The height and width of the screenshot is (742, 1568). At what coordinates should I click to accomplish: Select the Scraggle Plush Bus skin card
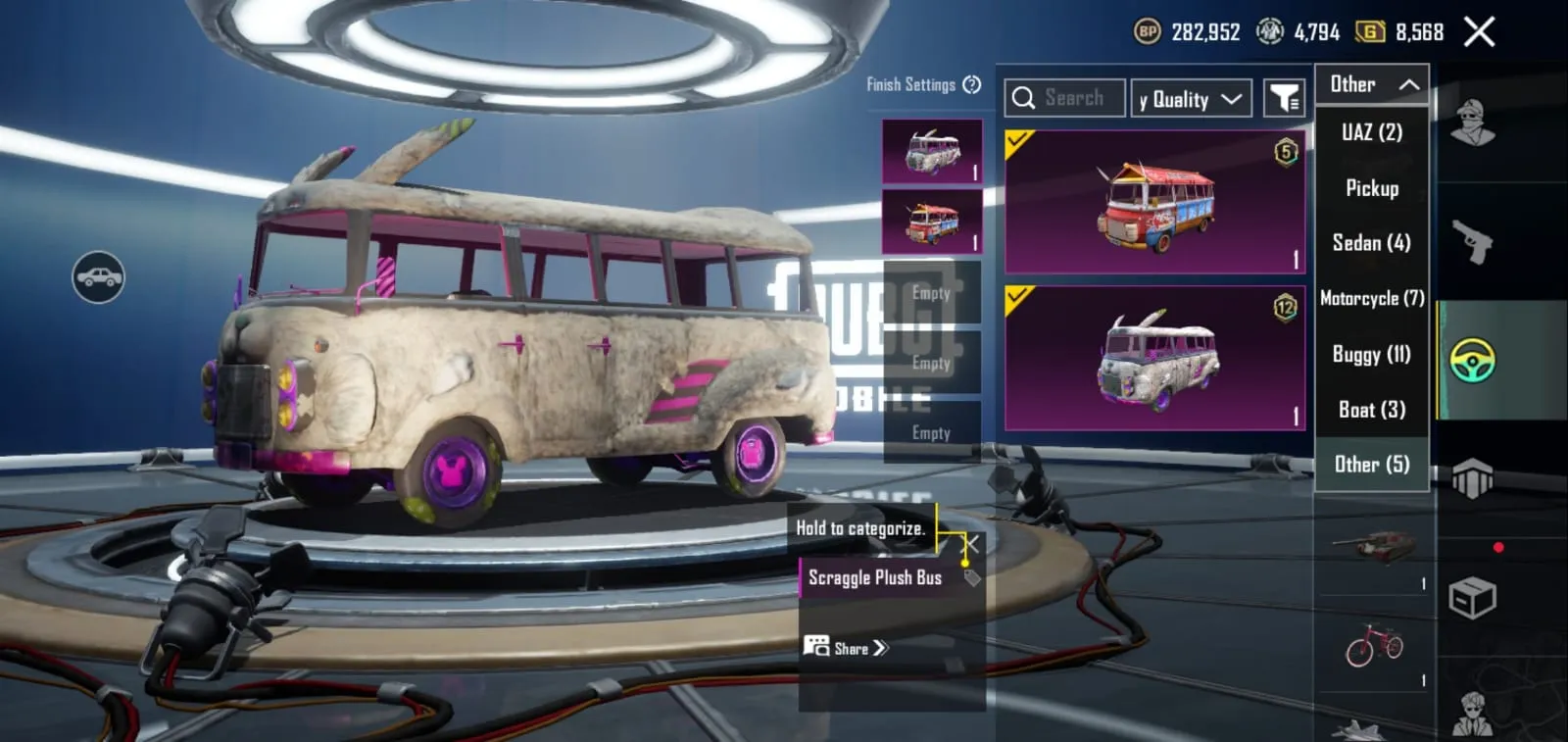pos(1155,359)
